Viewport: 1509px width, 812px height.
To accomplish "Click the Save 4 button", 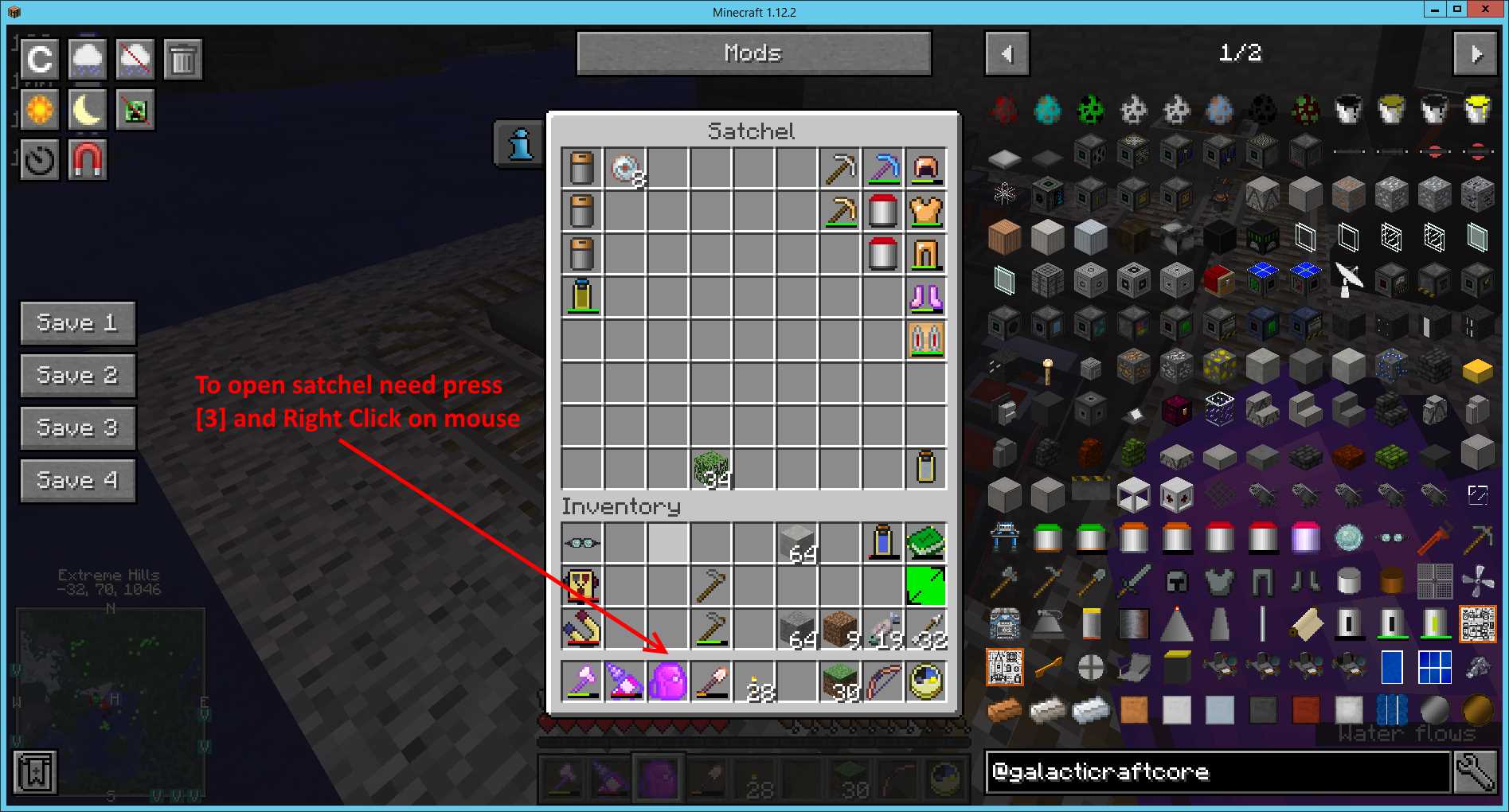I will (77, 480).
